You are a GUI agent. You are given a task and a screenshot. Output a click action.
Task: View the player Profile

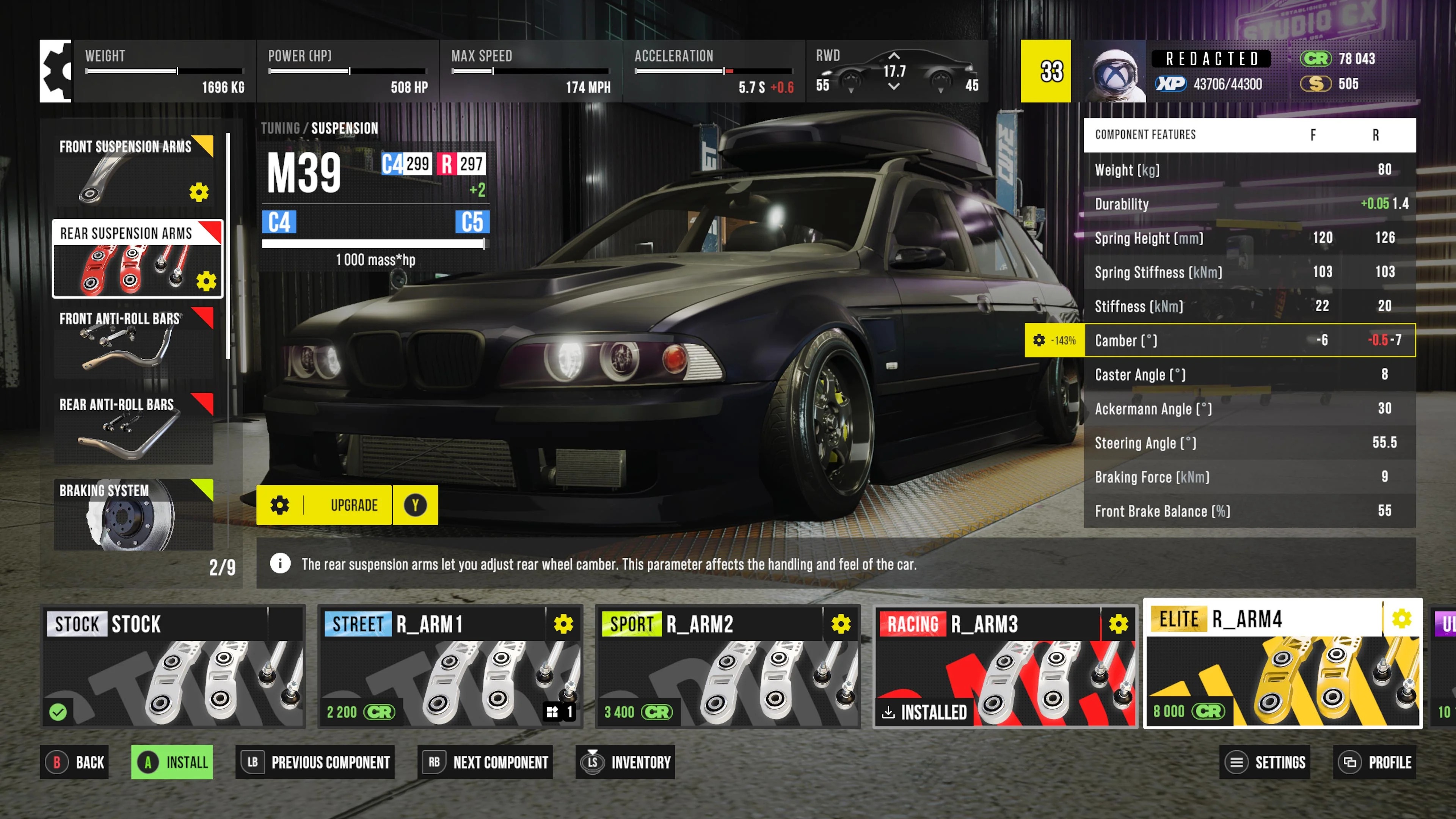(x=1374, y=762)
